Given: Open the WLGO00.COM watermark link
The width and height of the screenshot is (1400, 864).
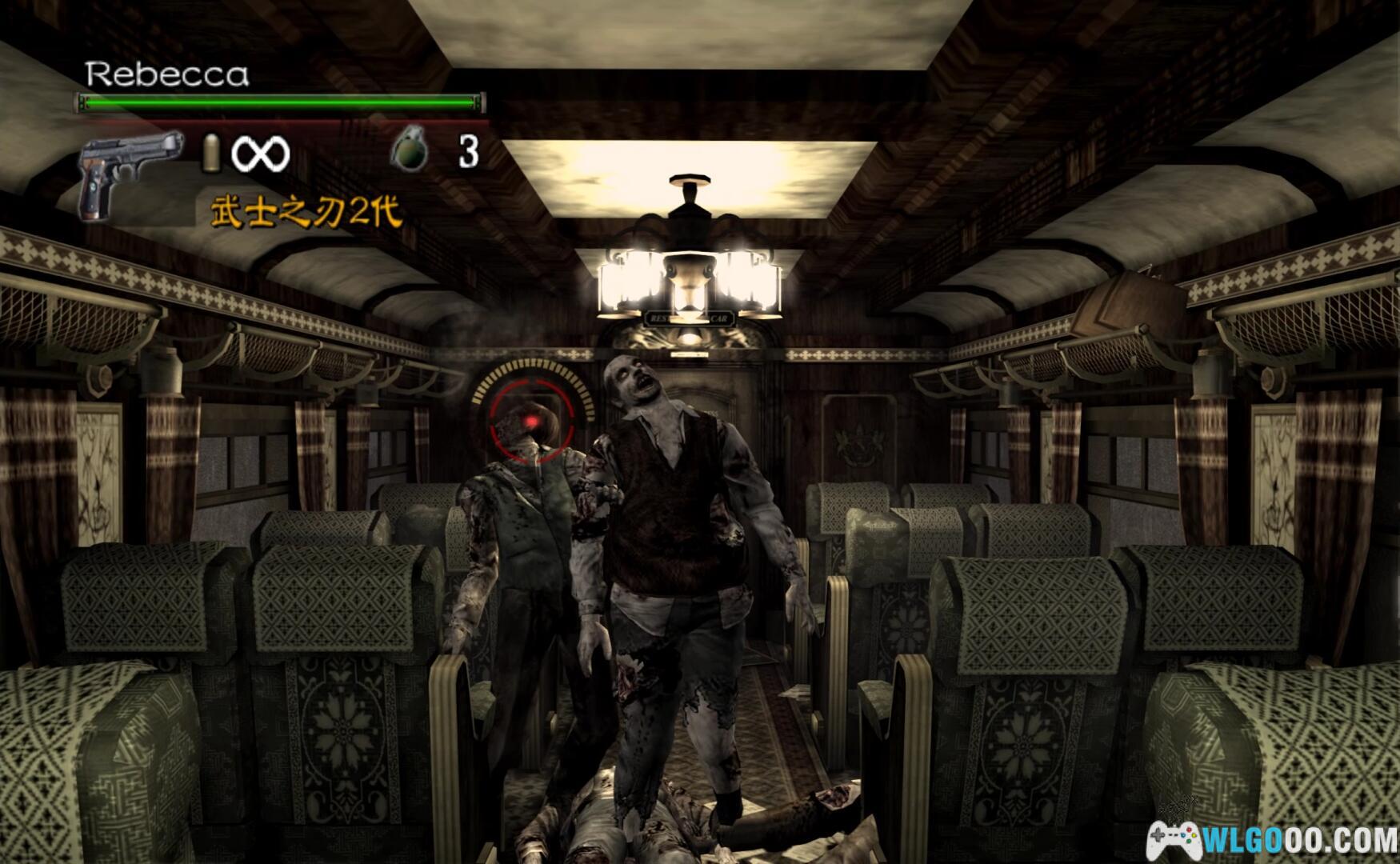Looking at the screenshot, I should click(x=1272, y=840).
